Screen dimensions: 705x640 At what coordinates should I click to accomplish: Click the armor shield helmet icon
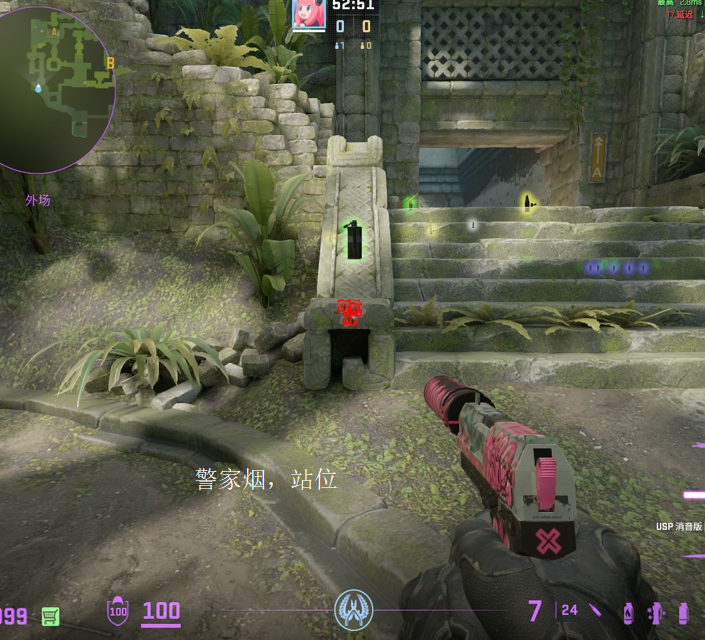(x=118, y=610)
